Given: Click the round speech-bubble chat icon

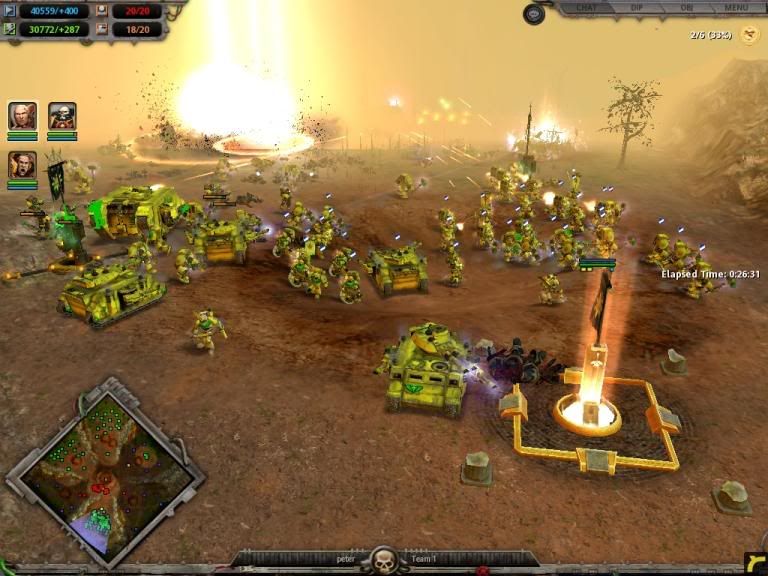Looking at the screenshot, I should coord(534,14).
